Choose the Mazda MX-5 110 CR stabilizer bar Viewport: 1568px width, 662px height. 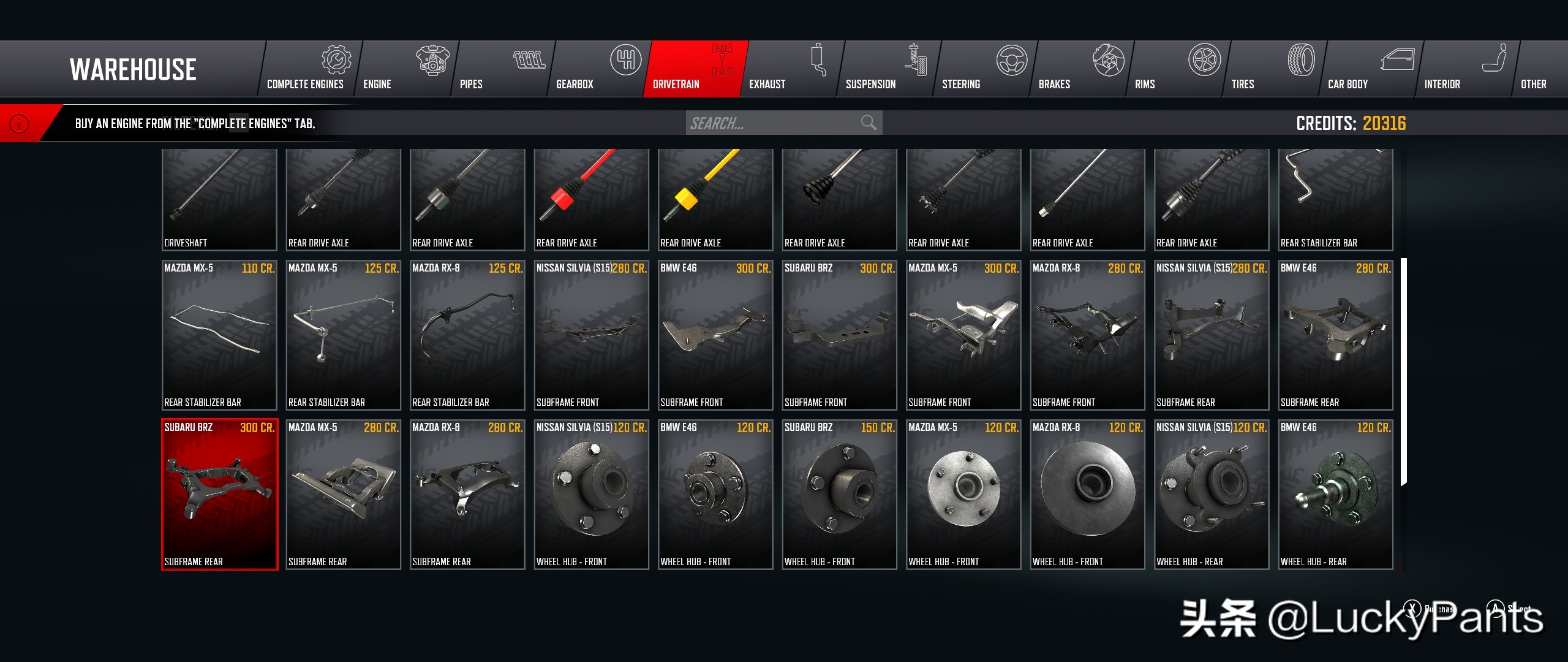coord(219,335)
